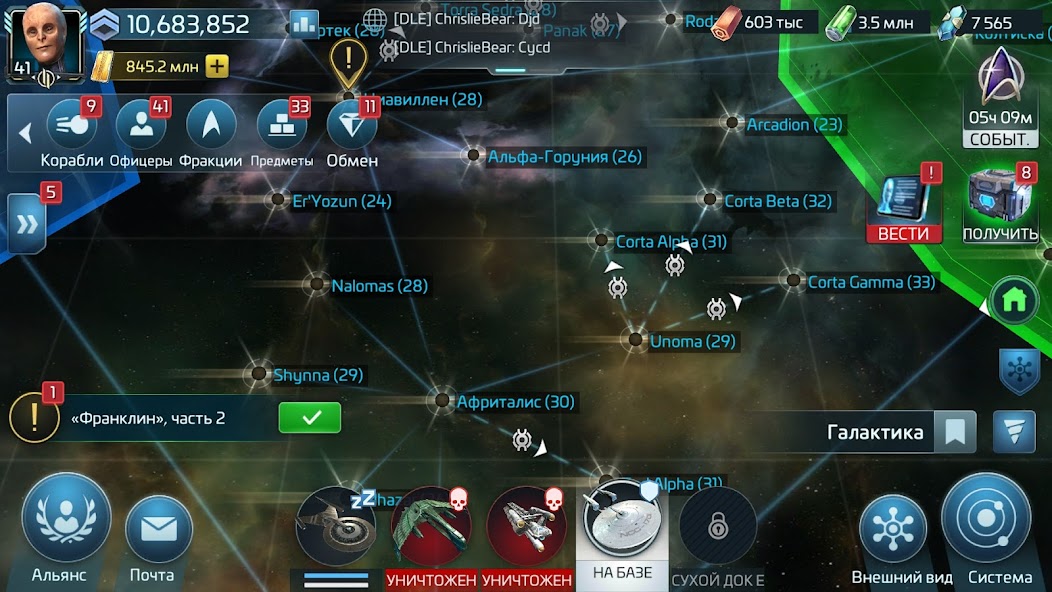This screenshot has height=592, width=1052.
Task: Open the Внешний вид view
Action: 892,530
